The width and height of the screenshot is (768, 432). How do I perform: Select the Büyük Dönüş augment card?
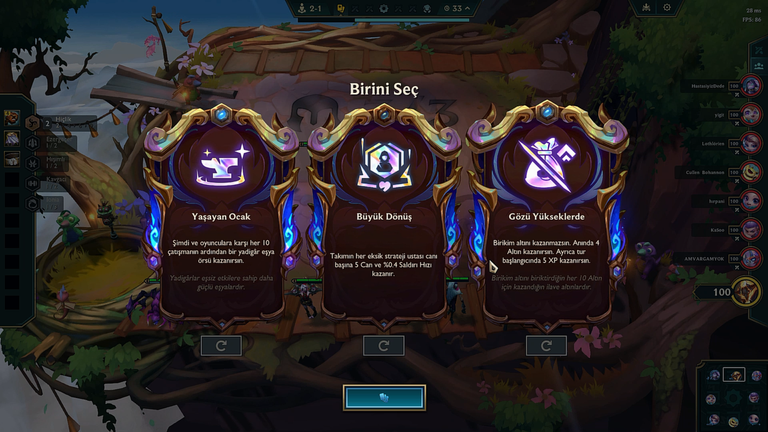point(384,220)
